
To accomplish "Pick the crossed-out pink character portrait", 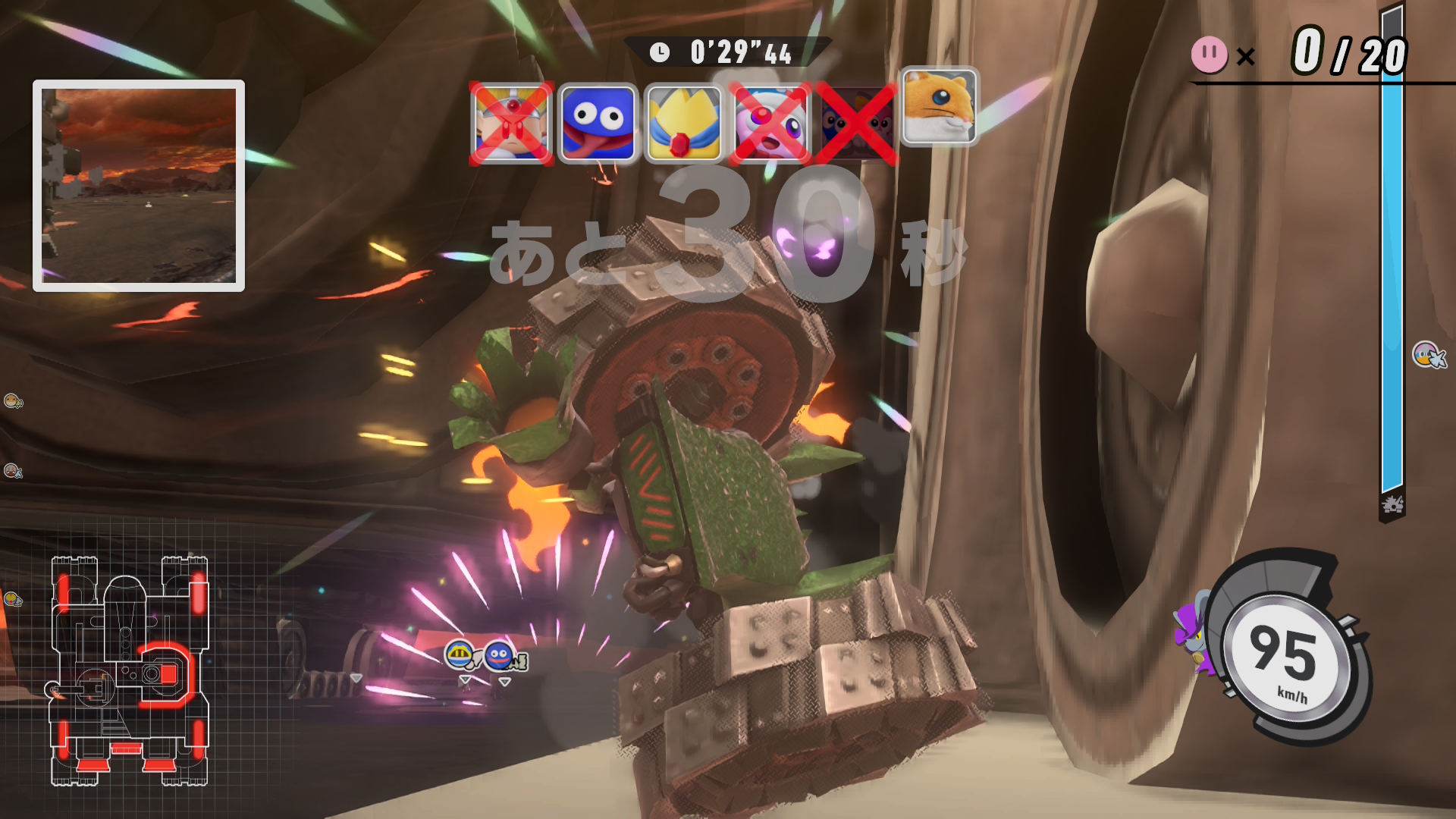I will coord(770,123).
